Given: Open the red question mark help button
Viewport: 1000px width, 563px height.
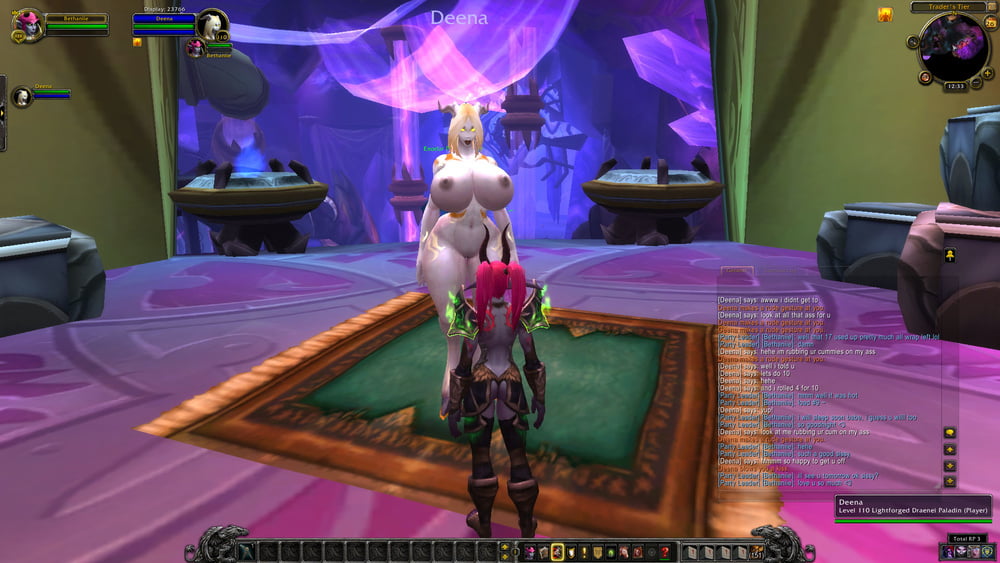Looking at the screenshot, I should [x=665, y=552].
